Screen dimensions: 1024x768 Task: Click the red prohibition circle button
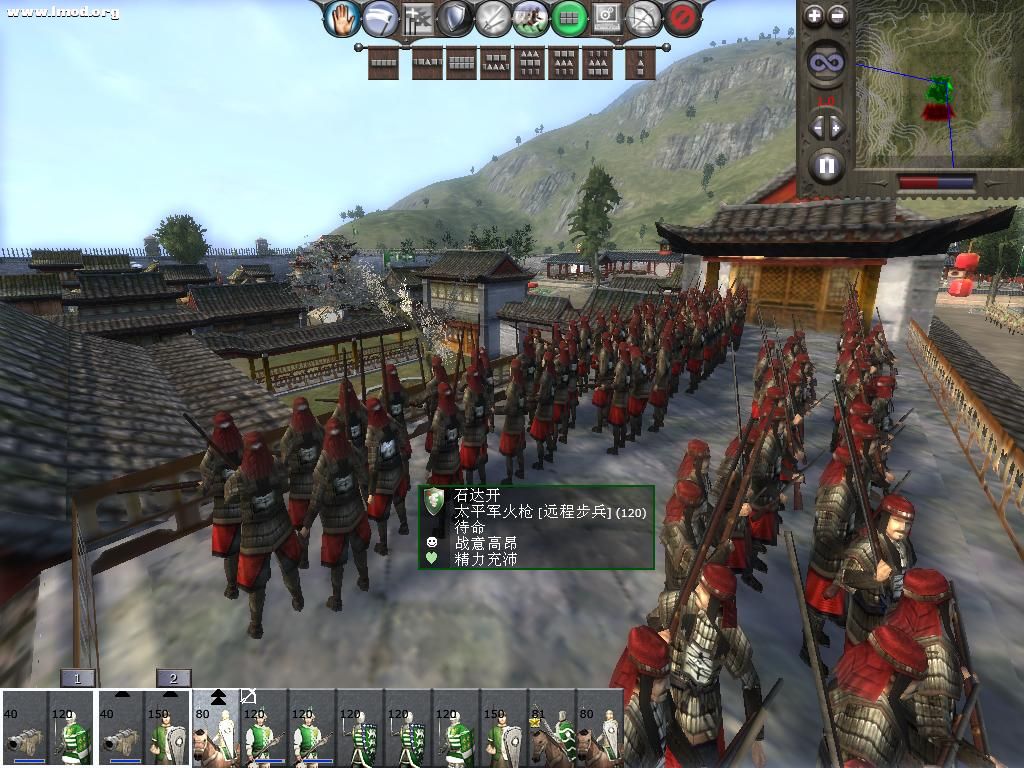coord(681,17)
